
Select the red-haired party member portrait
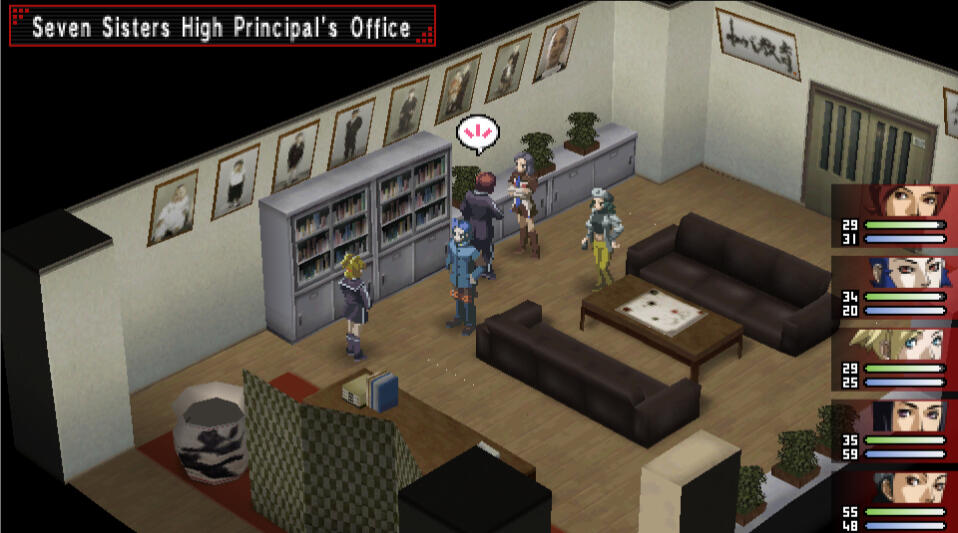pyautogui.click(x=900, y=200)
